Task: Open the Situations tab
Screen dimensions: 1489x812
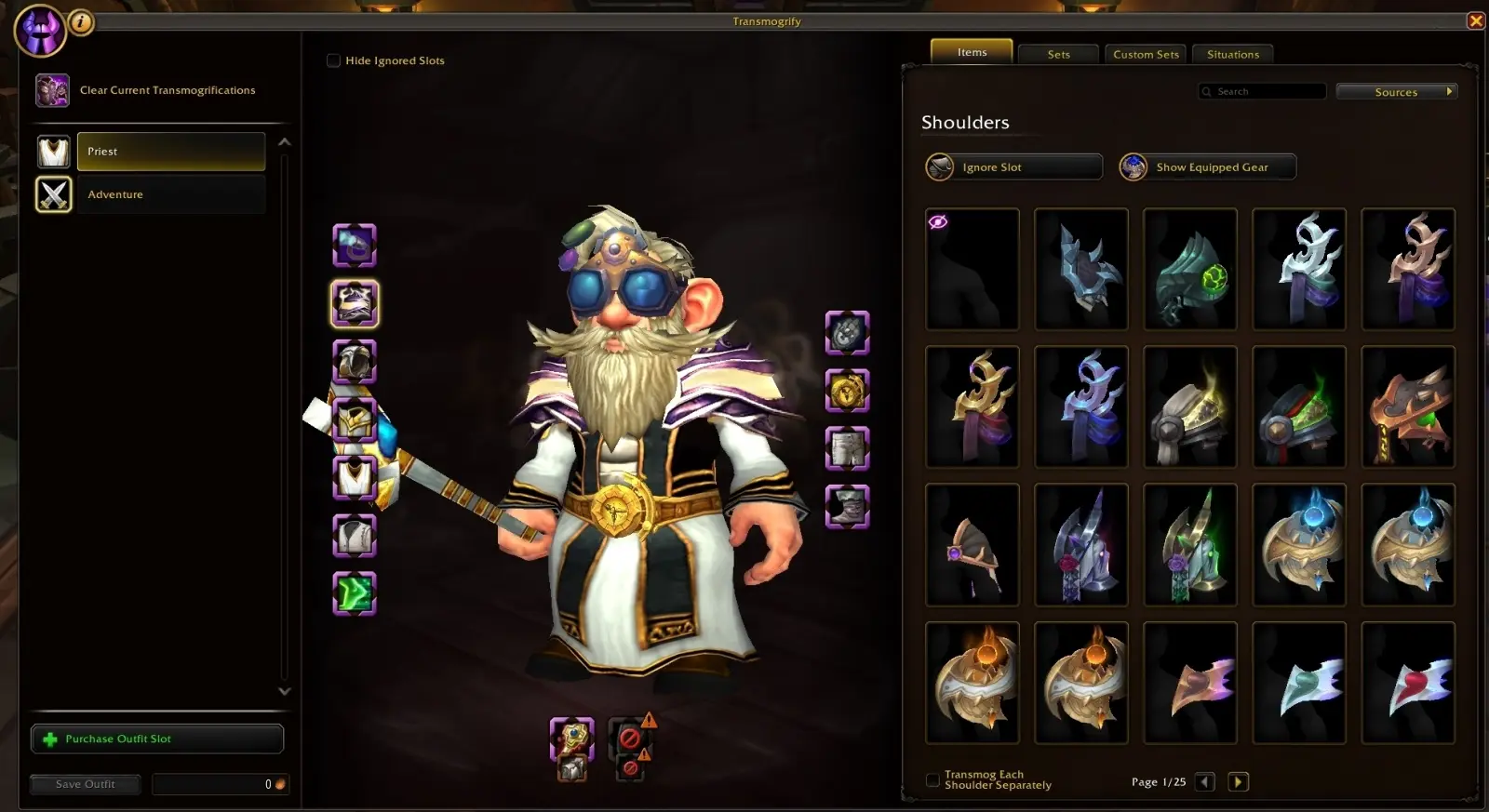Action: [1232, 54]
